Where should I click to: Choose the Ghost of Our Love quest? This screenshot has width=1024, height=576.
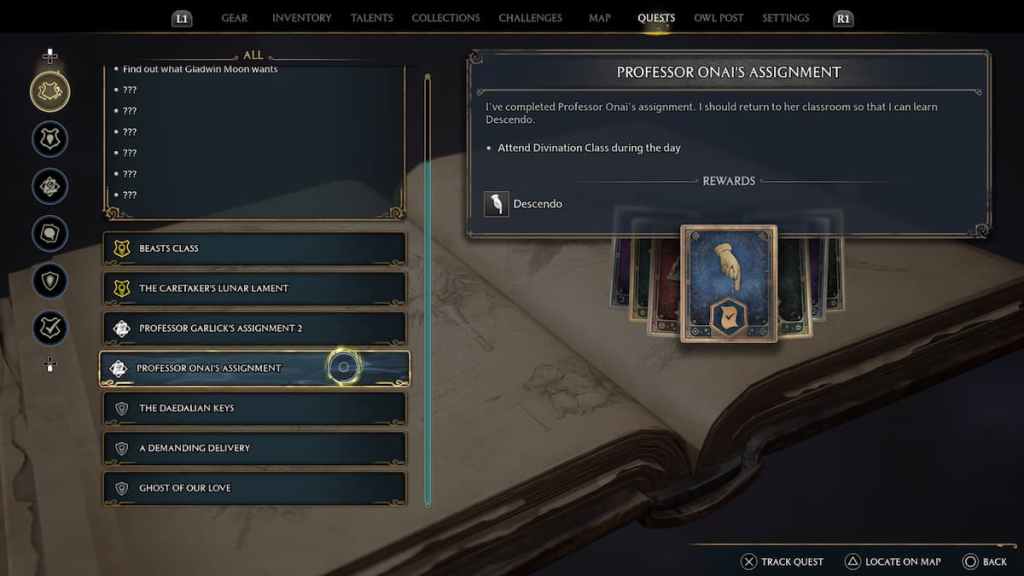click(x=255, y=488)
